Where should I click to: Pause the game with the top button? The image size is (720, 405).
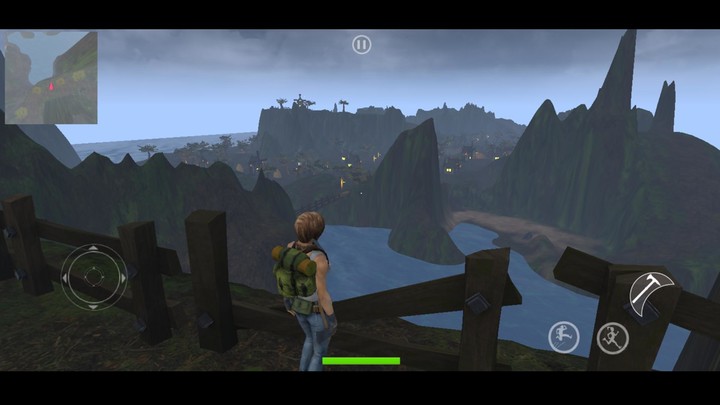pyautogui.click(x=361, y=44)
